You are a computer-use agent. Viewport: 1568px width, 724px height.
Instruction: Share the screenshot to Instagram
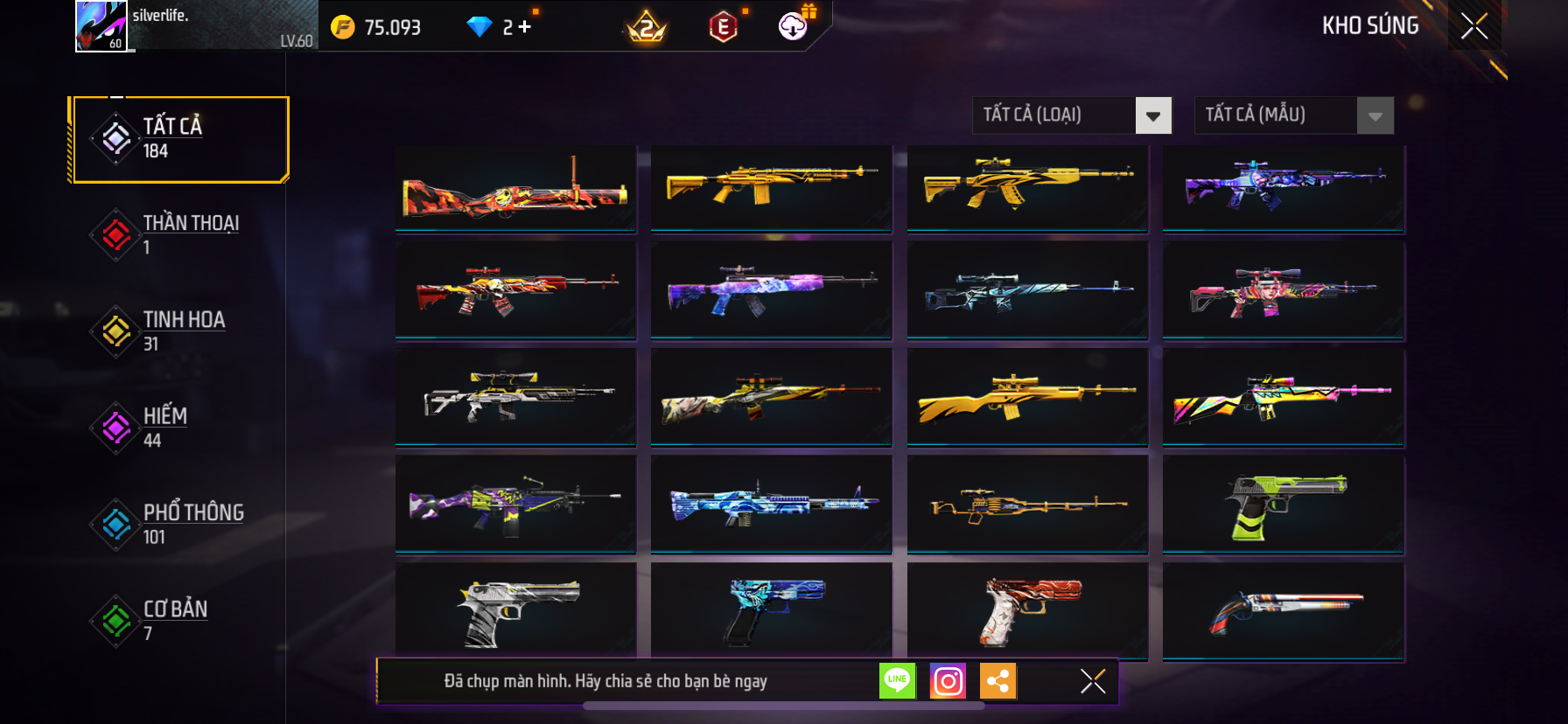(x=948, y=681)
